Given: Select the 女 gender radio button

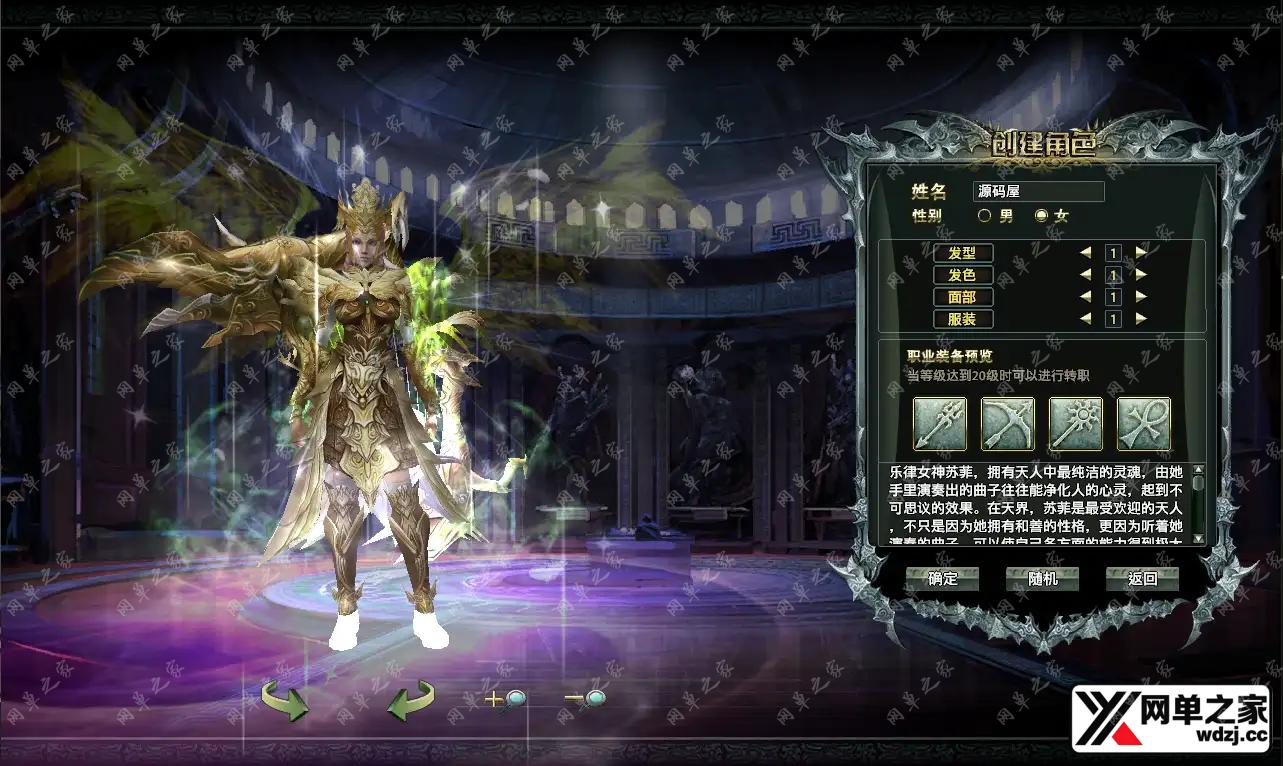Looking at the screenshot, I should [x=1041, y=215].
